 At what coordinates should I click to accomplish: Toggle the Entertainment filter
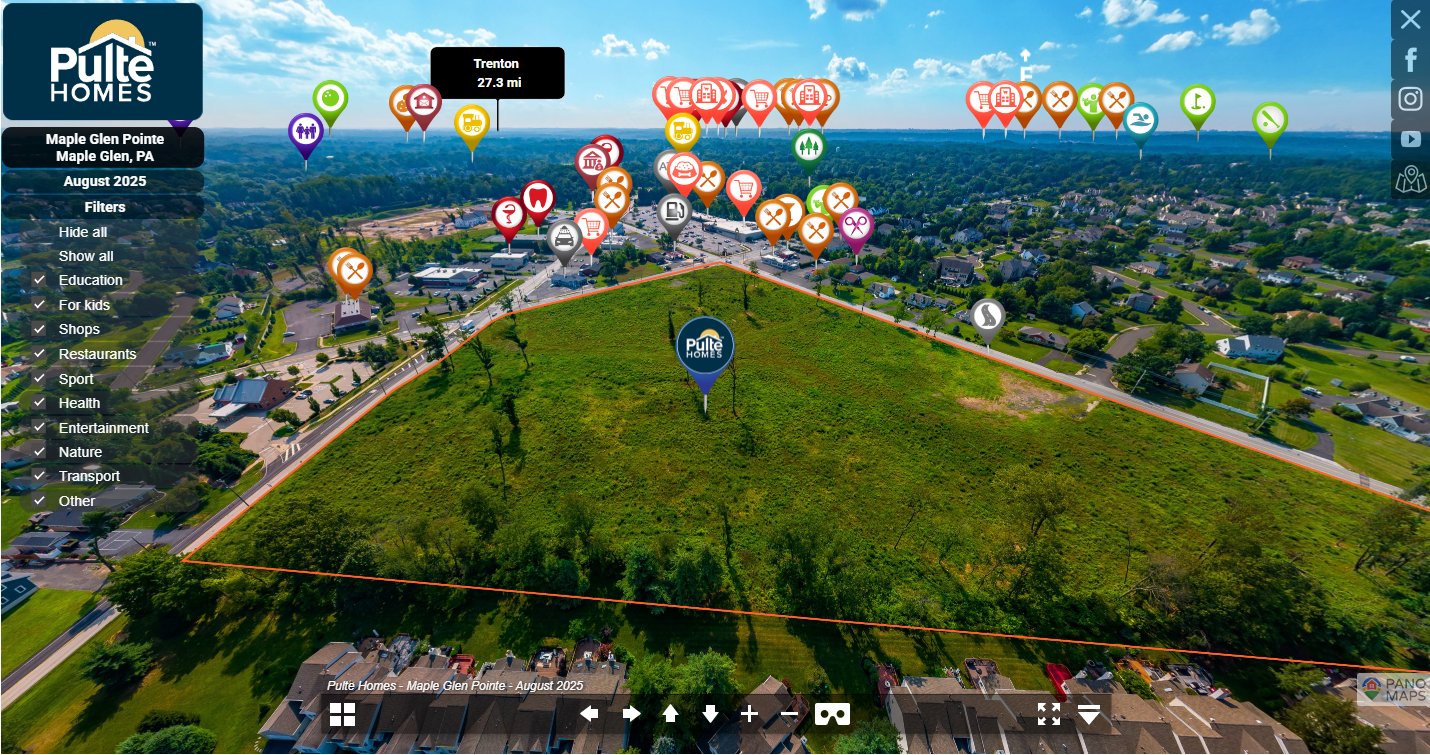coord(40,428)
